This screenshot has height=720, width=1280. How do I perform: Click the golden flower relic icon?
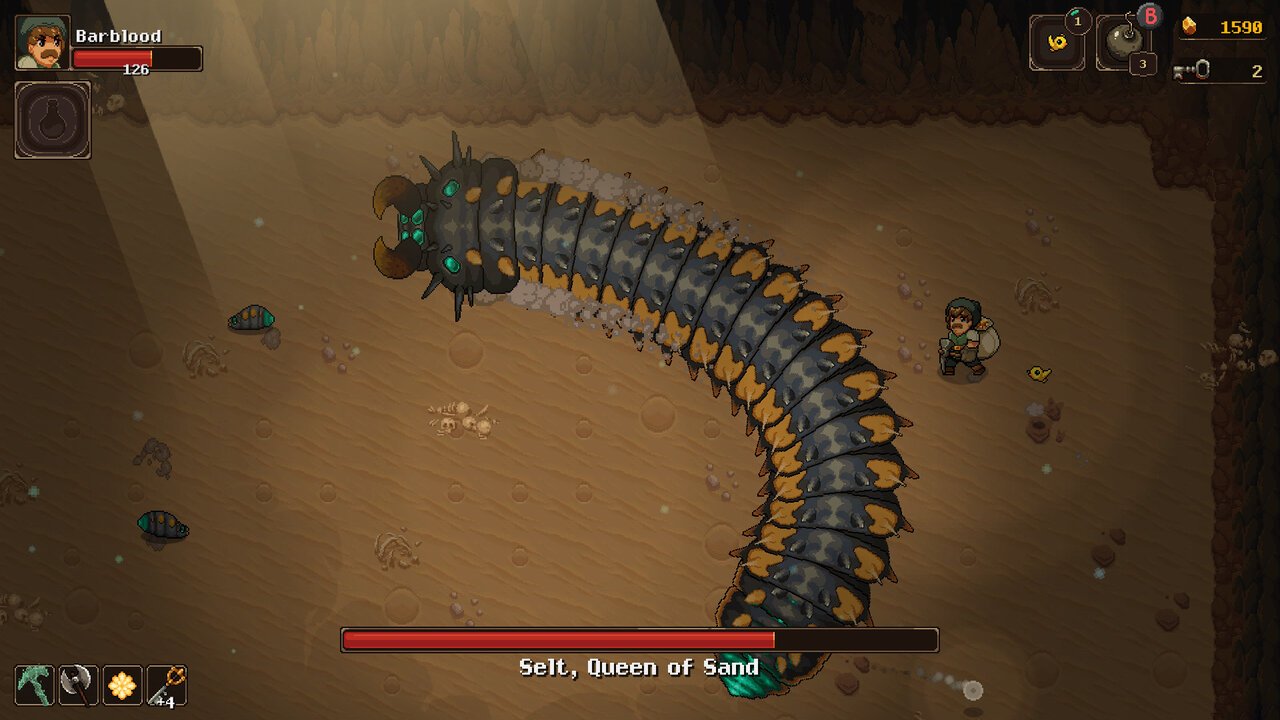coord(122,685)
